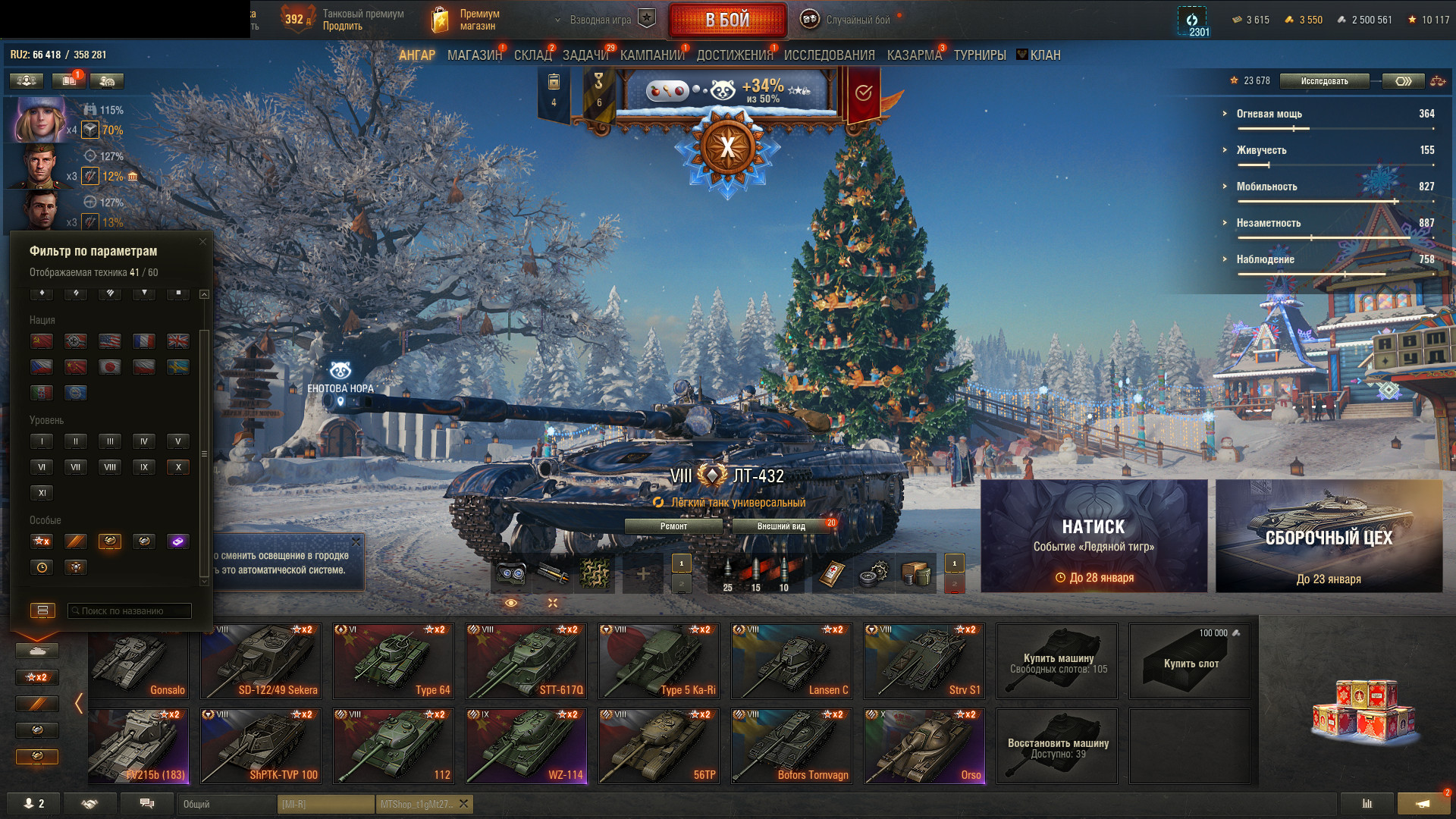
Task: Click the Исследовать button
Action: point(1324,81)
